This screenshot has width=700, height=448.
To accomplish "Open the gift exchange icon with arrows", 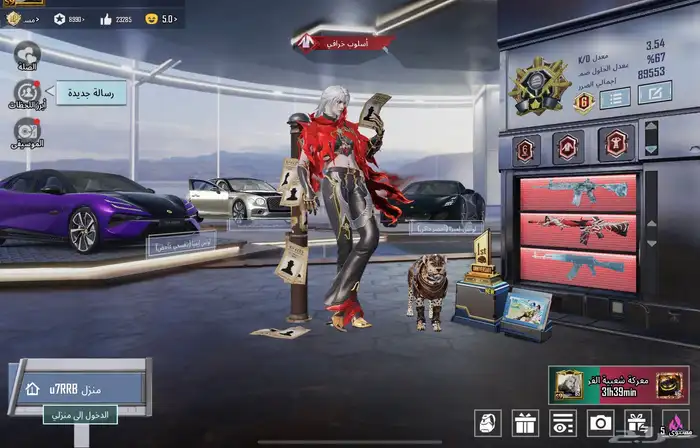I will (x=635, y=423).
